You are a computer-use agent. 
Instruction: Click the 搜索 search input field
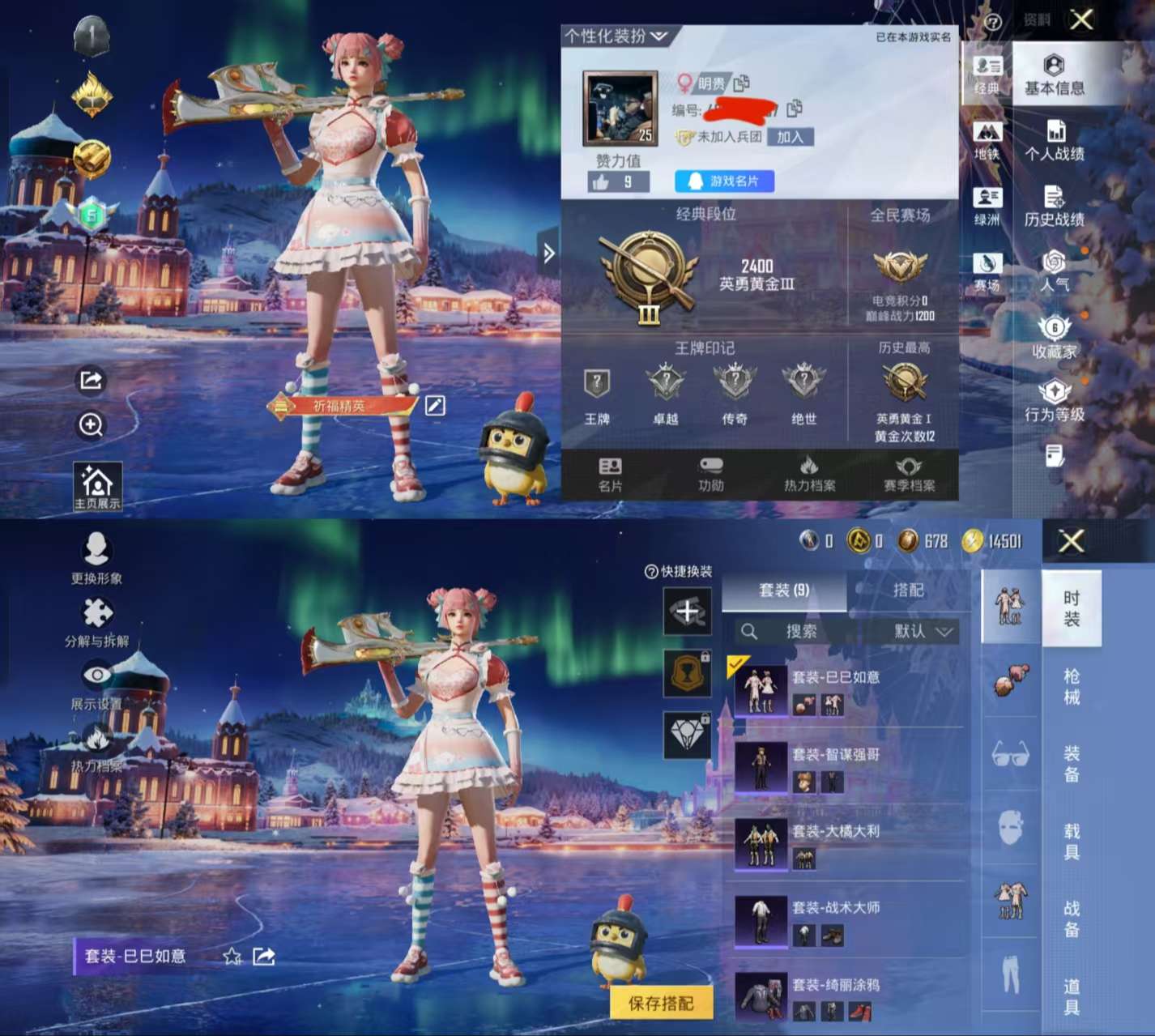point(802,631)
